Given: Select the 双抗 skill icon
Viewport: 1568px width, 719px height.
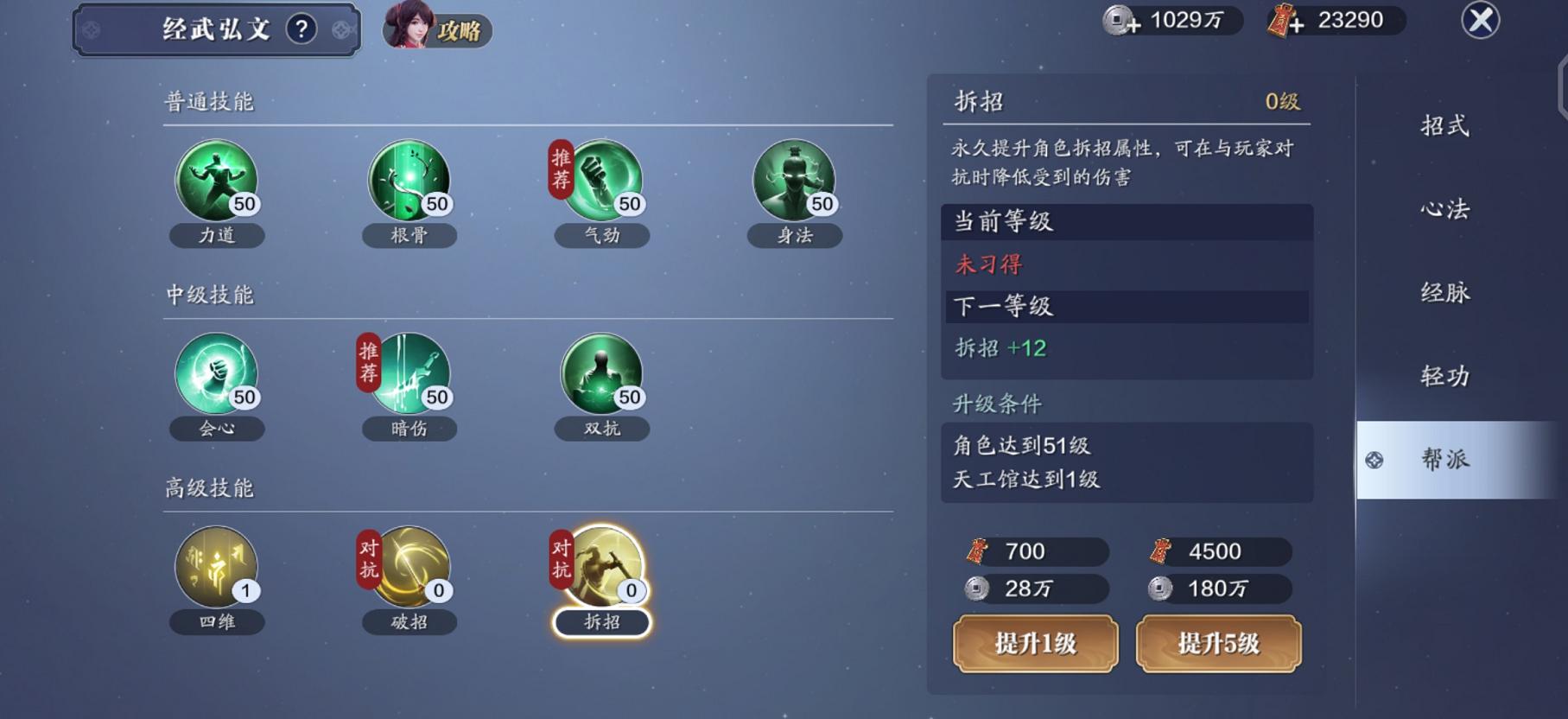Looking at the screenshot, I should coord(601,376).
